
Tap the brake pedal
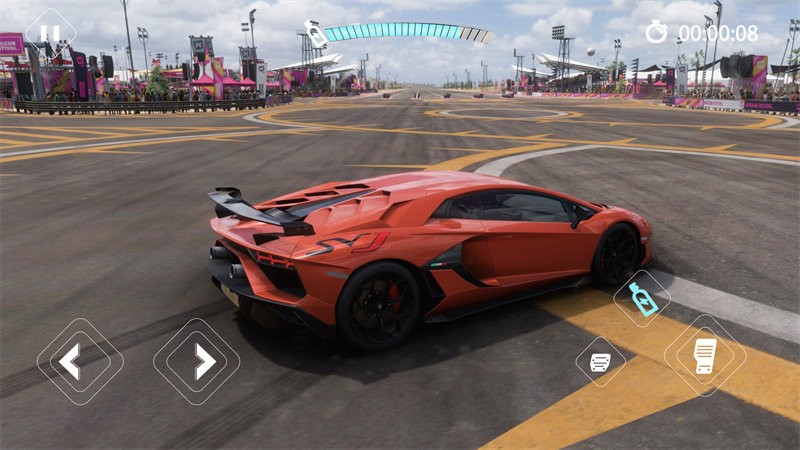600,362
